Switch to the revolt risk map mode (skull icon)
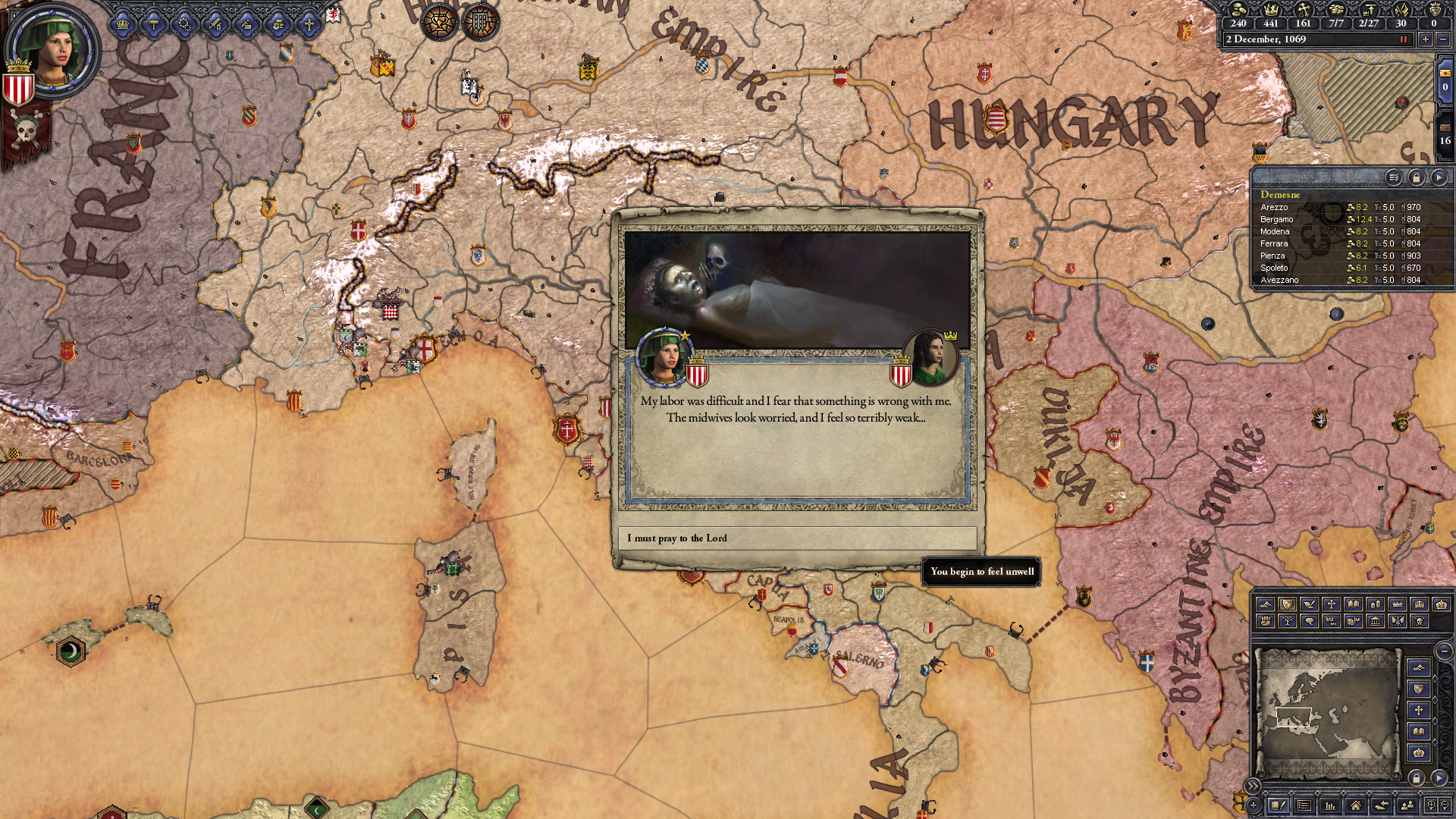This screenshot has width=1456, height=819. [x=1420, y=623]
